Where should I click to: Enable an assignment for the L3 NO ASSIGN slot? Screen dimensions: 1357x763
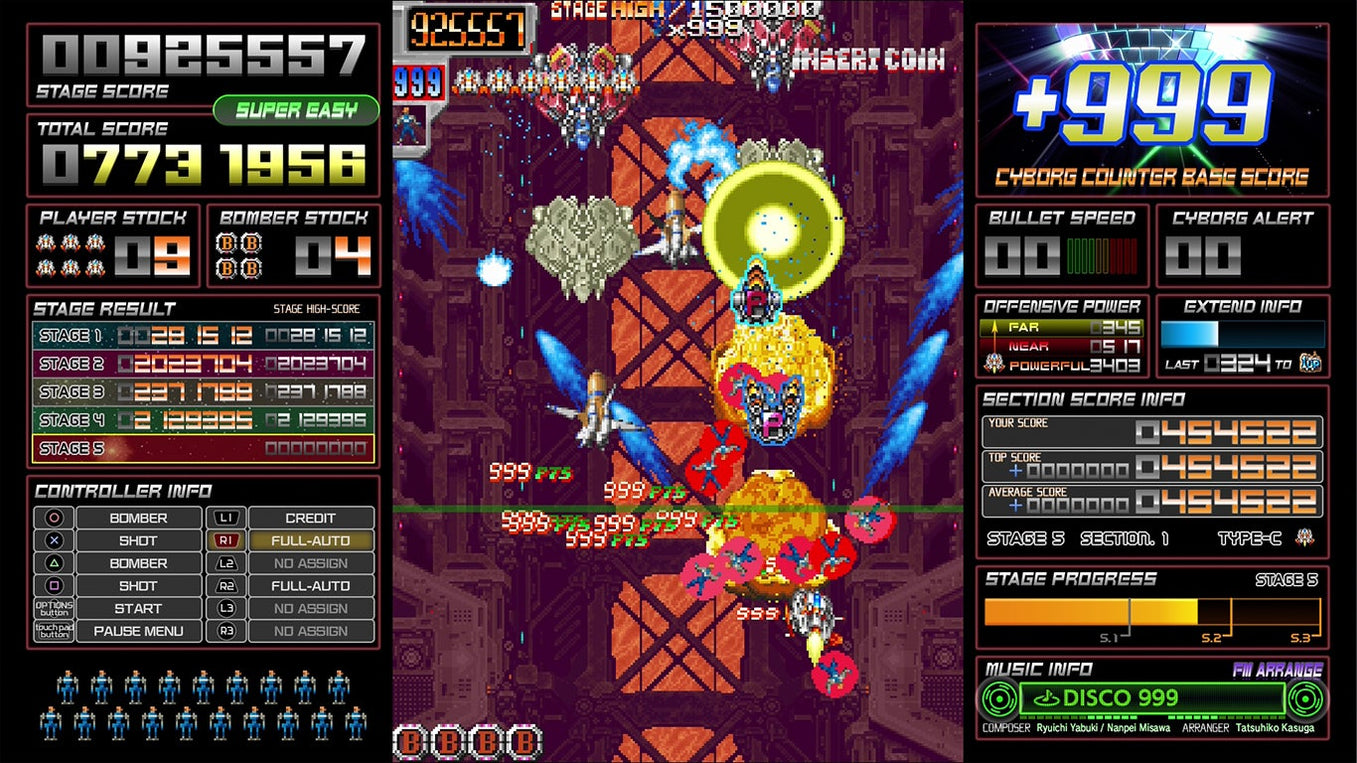tap(311, 609)
